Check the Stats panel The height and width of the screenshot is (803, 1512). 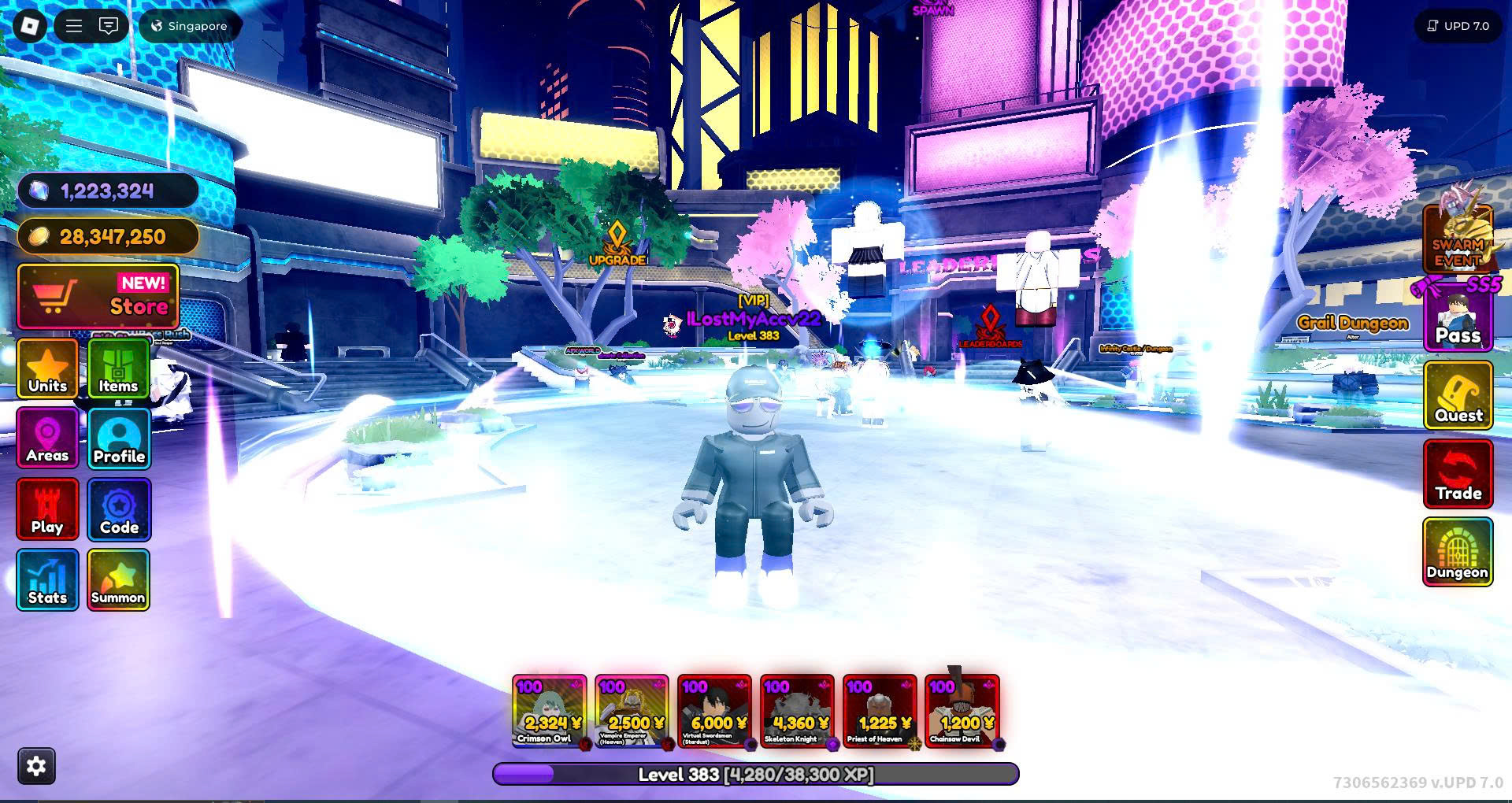47,580
